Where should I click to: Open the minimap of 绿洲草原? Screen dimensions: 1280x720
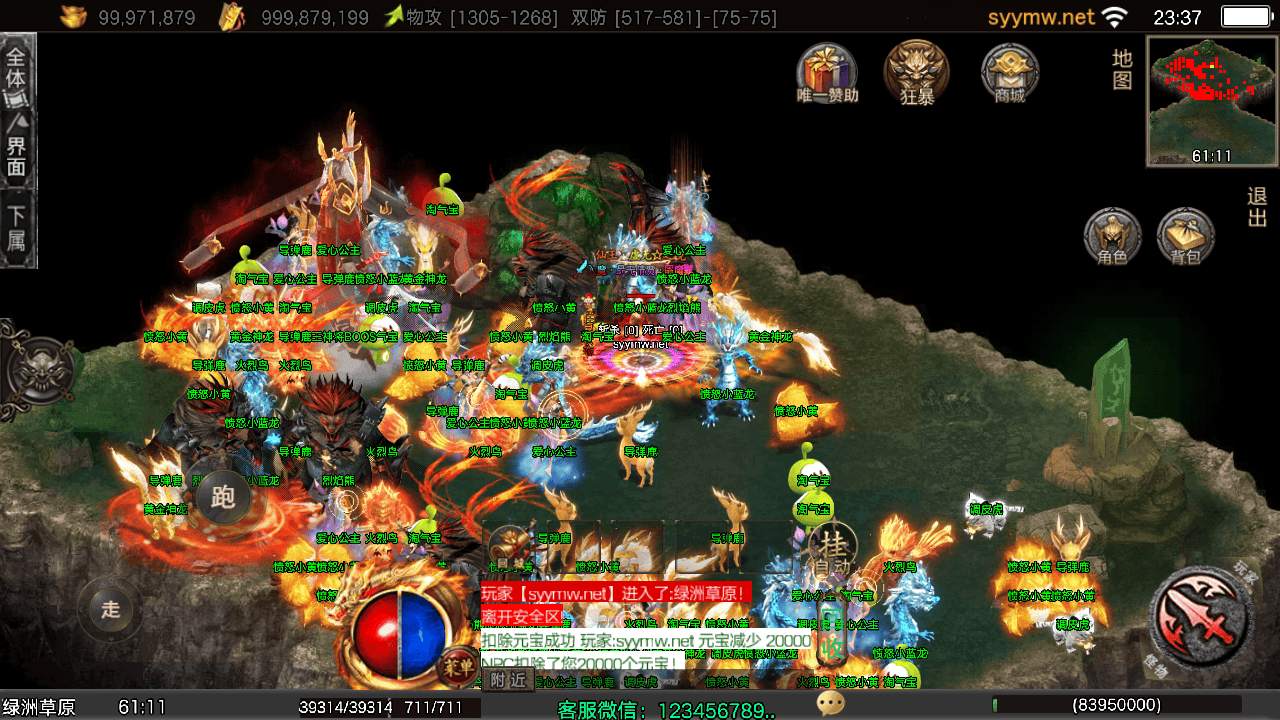1212,101
